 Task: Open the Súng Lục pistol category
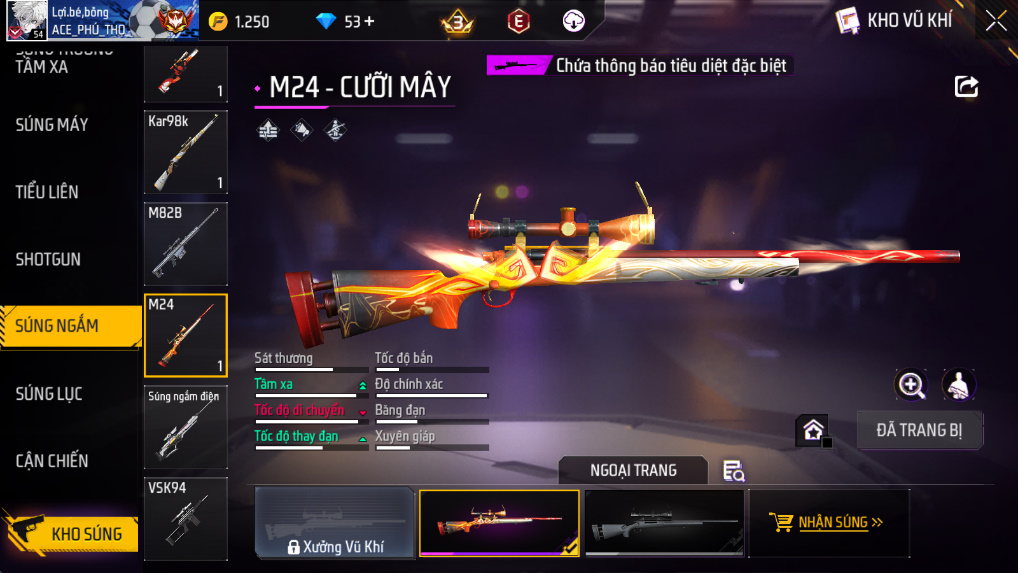pos(48,394)
